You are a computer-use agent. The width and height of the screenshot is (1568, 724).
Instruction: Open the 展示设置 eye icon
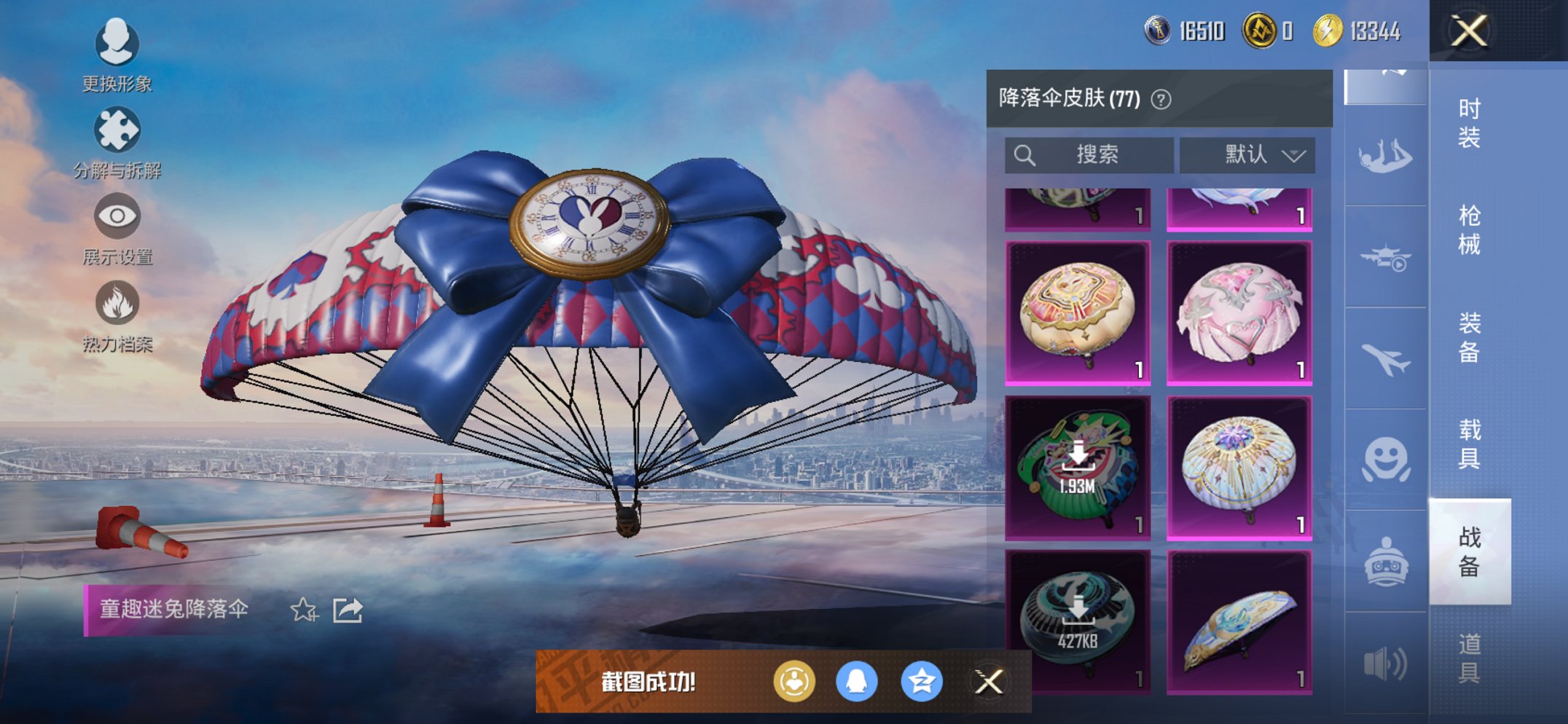point(117,216)
